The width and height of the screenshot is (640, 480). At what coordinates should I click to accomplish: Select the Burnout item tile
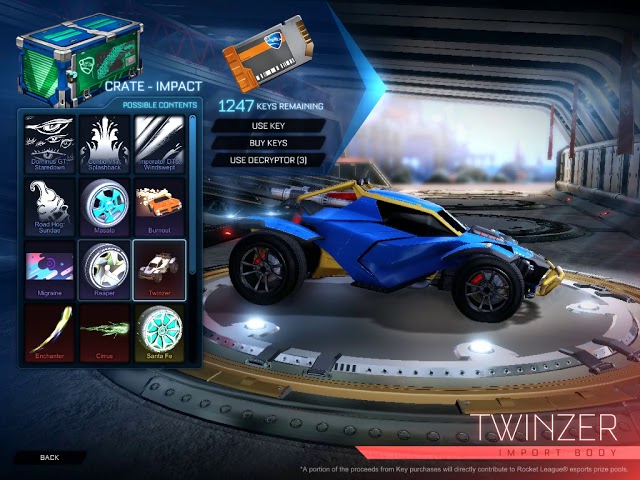click(158, 206)
